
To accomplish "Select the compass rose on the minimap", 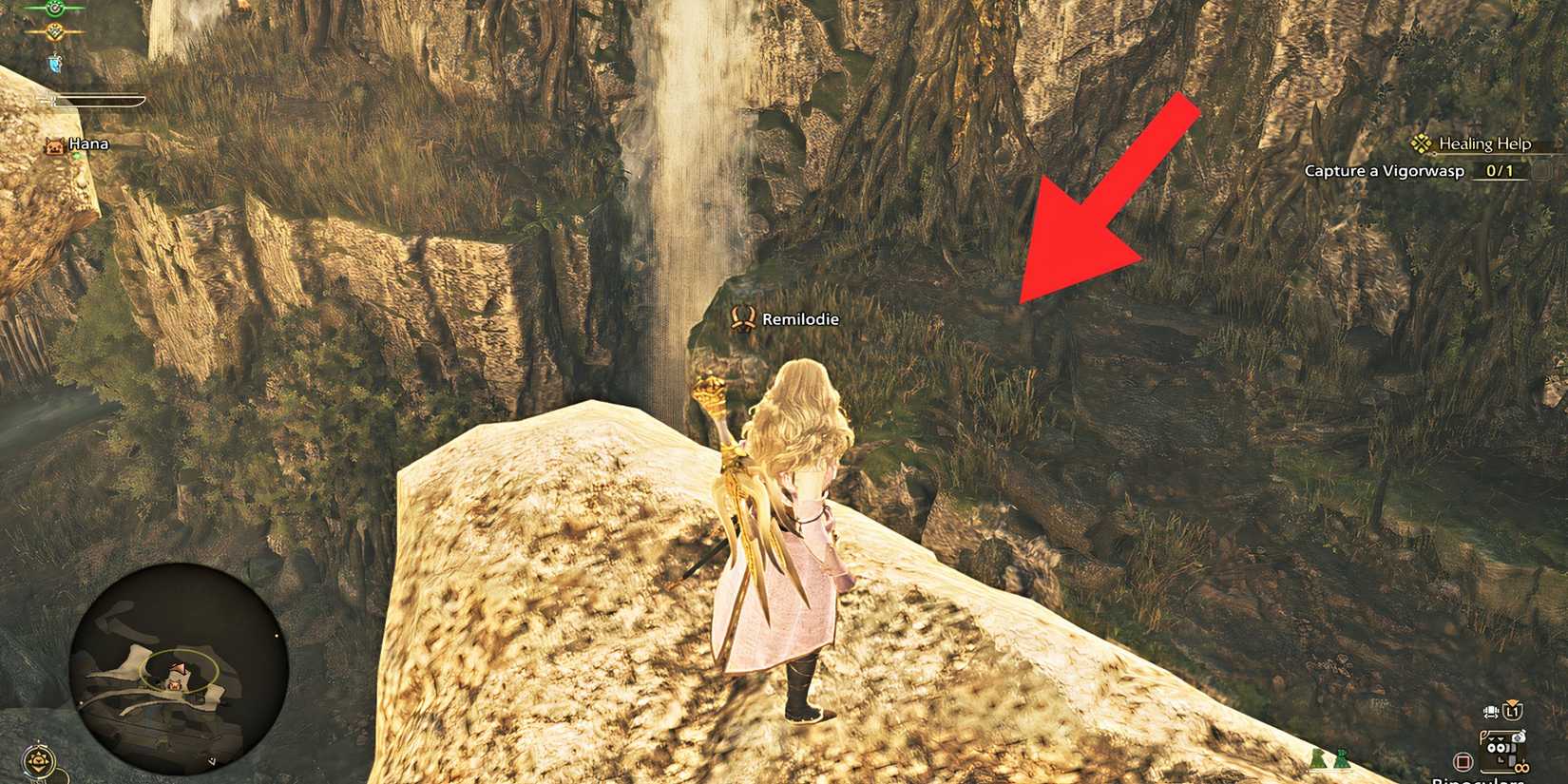I will point(38,760).
